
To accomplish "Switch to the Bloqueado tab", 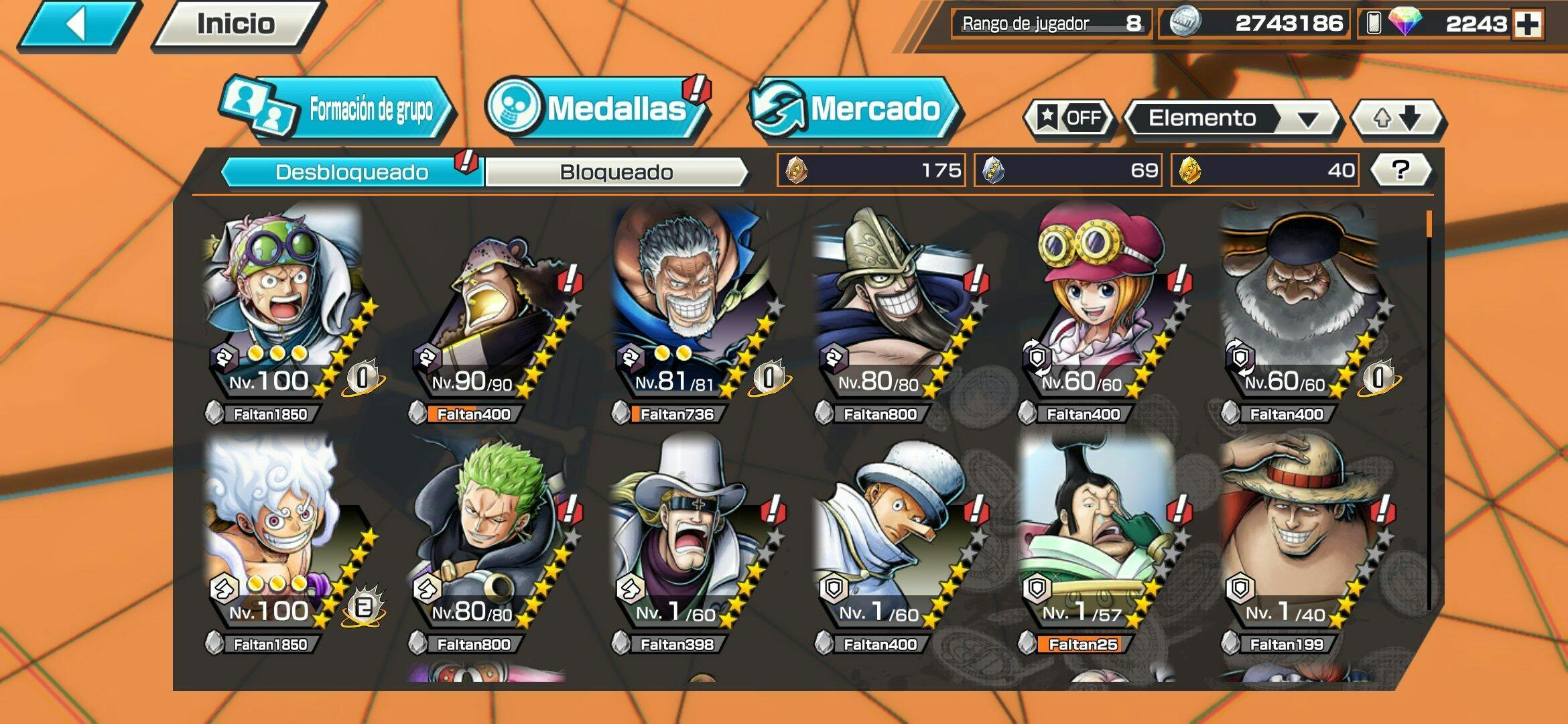I will 616,172.
